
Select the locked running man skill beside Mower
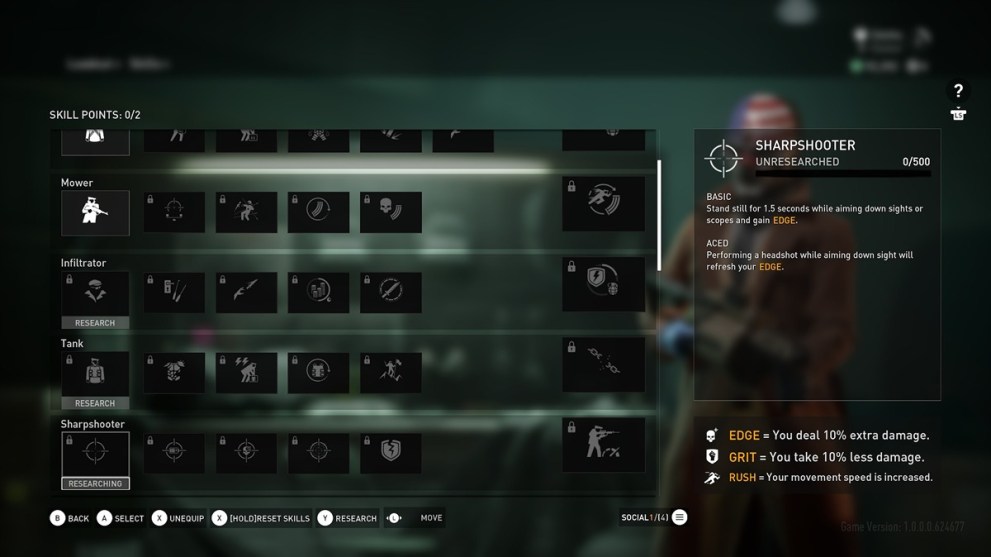coord(603,203)
